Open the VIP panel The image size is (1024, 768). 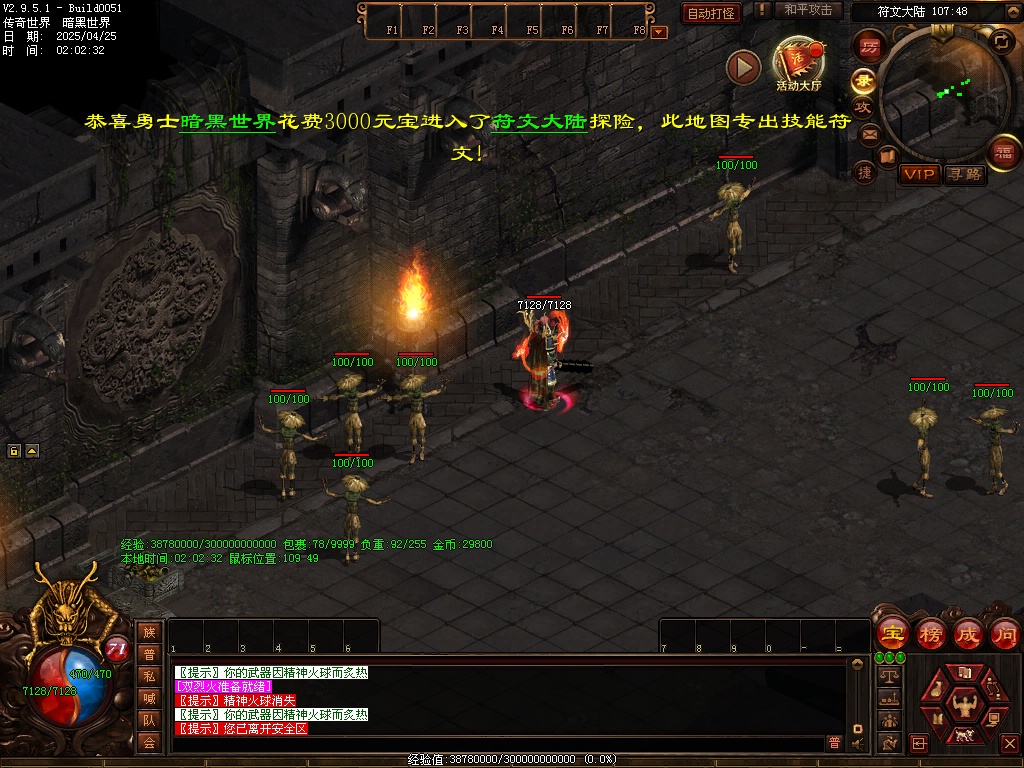tap(919, 174)
